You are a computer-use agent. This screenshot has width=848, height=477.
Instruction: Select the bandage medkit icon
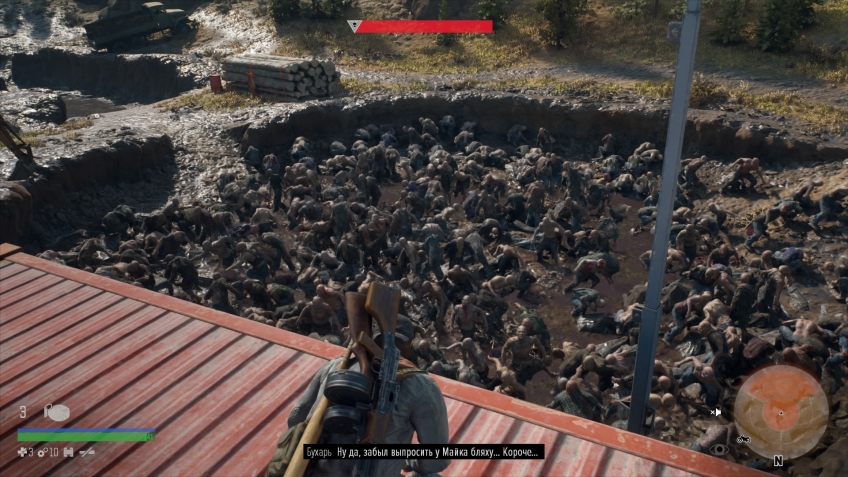(23, 452)
